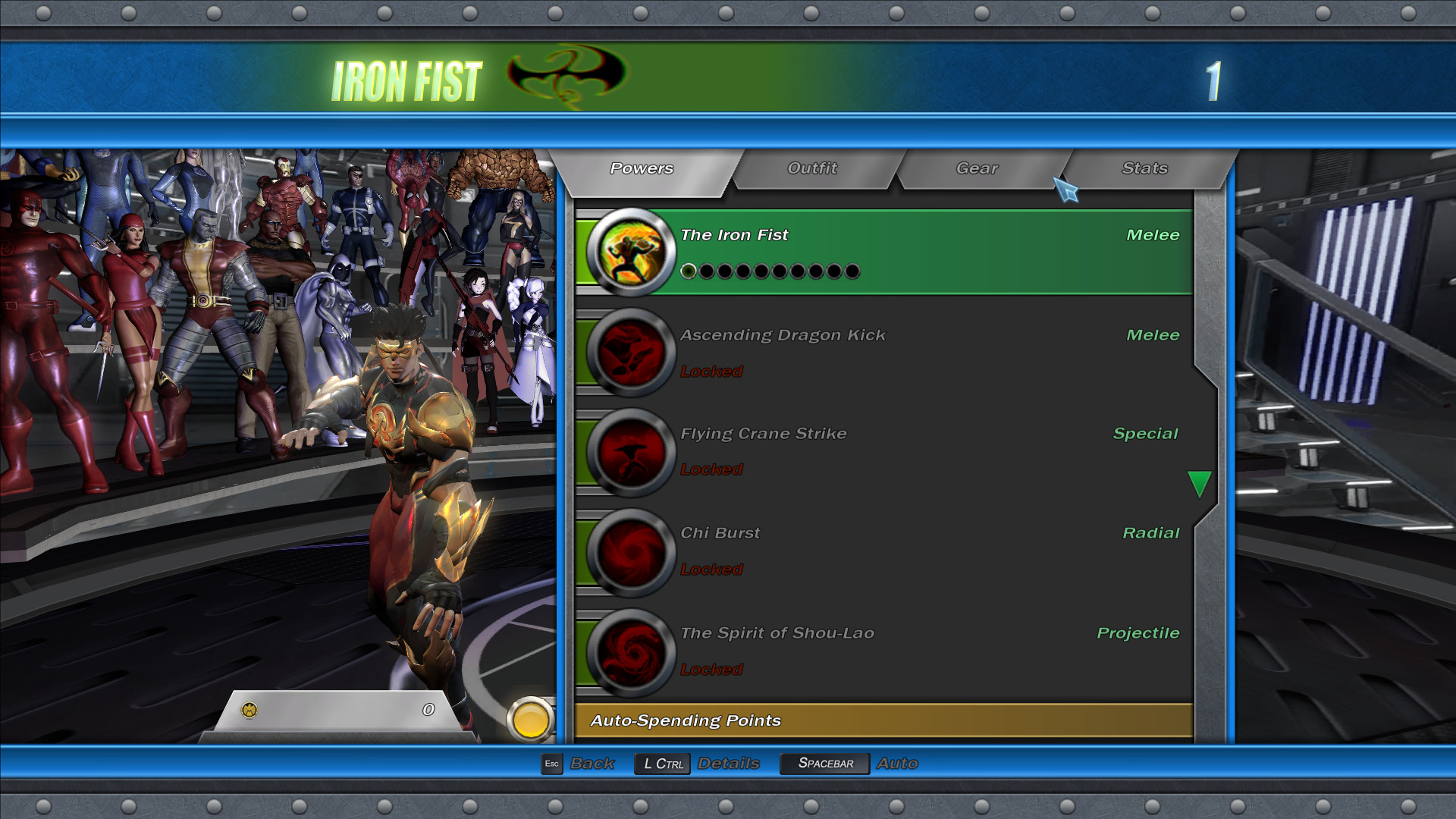
Task: Unlock the Ascending Dragon Kick power
Action: pyautogui.click(x=834, y=353)
